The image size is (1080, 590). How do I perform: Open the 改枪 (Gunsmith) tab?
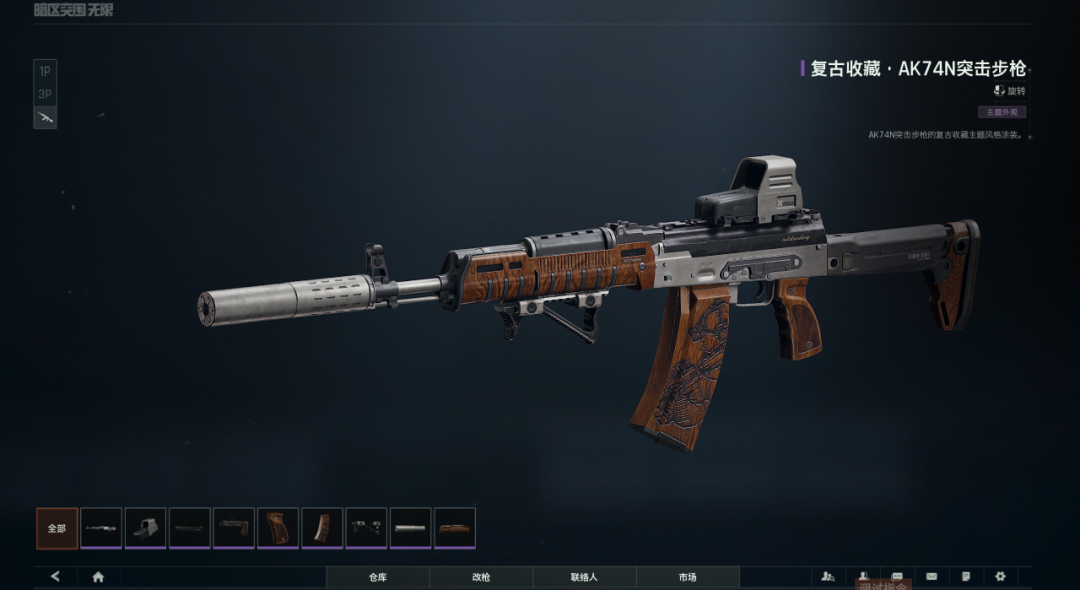coord(481,577)
